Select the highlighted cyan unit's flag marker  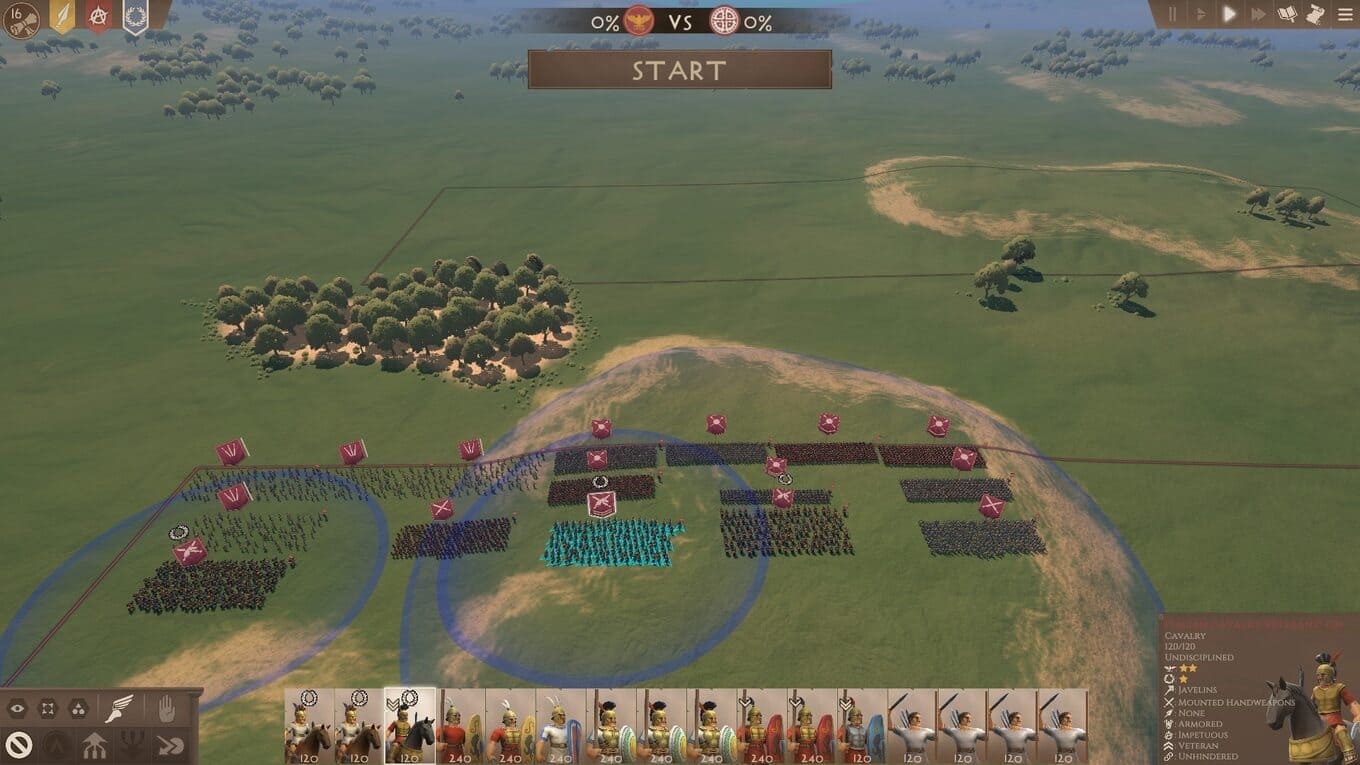coord(601,503)
